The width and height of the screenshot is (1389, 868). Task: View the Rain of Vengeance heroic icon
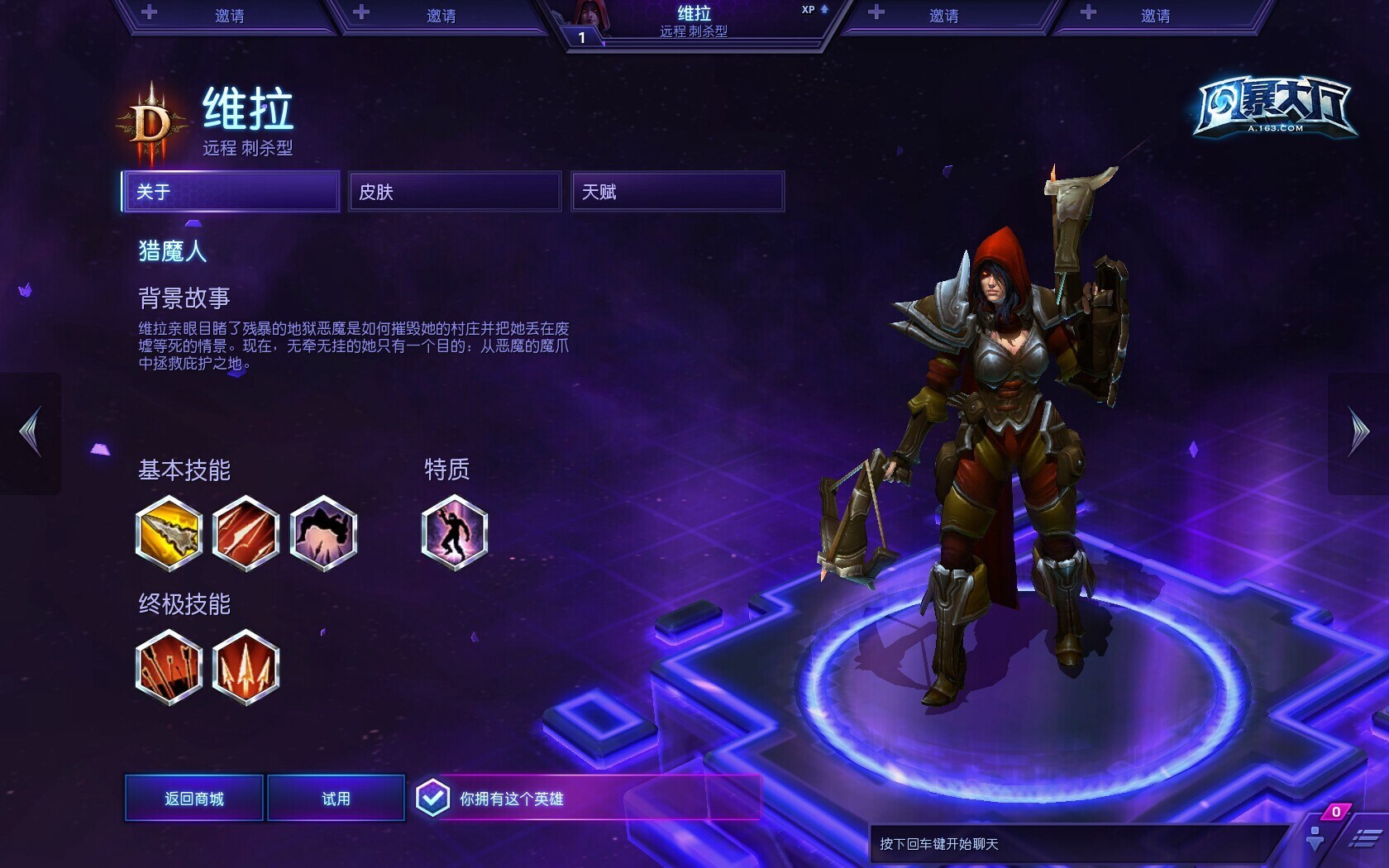click(x=246, y=667)
